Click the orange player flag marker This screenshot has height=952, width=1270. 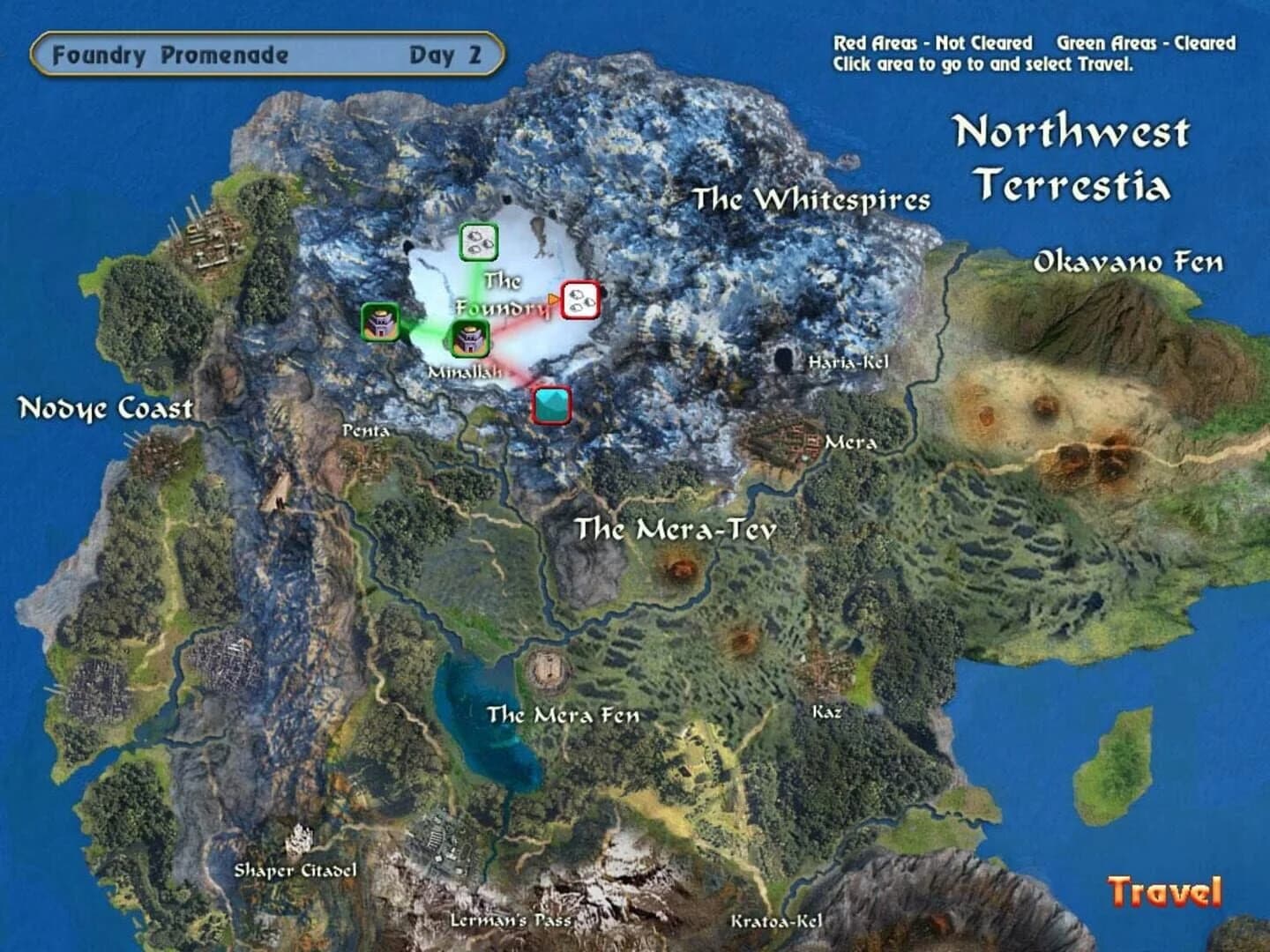tap(551, 298)
